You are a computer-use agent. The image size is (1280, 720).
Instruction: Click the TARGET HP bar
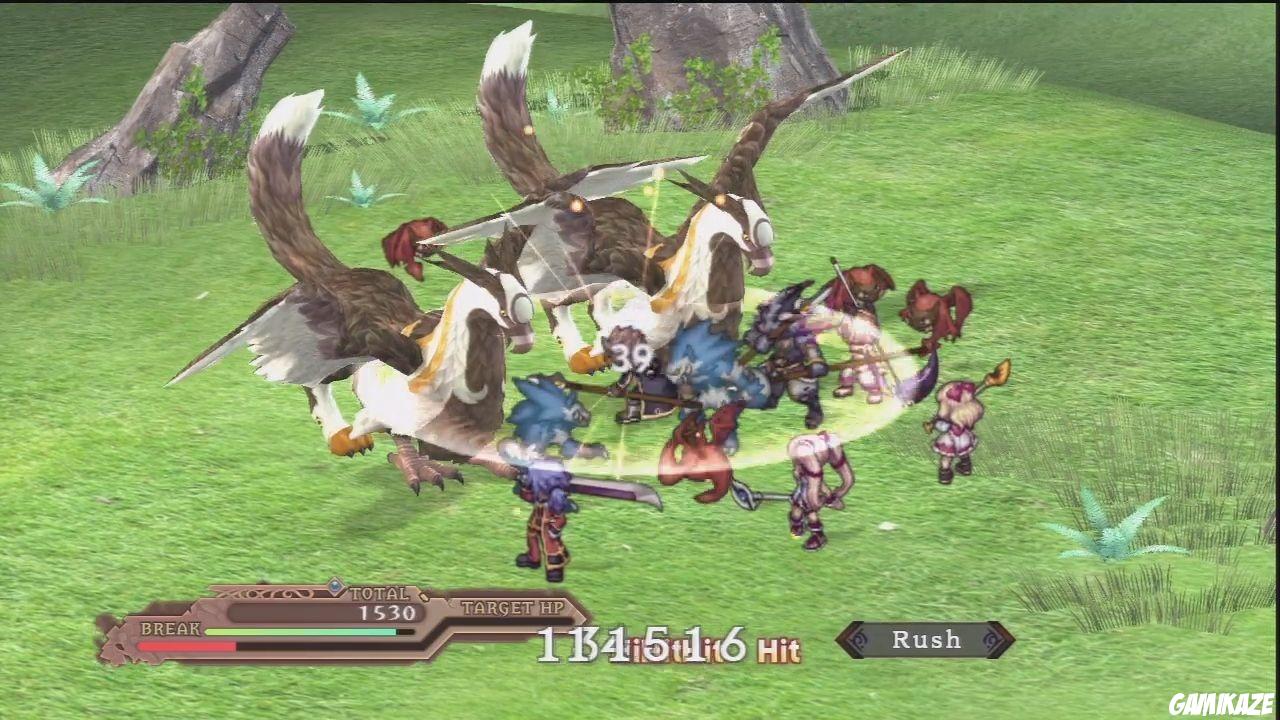tap(510, 620)
